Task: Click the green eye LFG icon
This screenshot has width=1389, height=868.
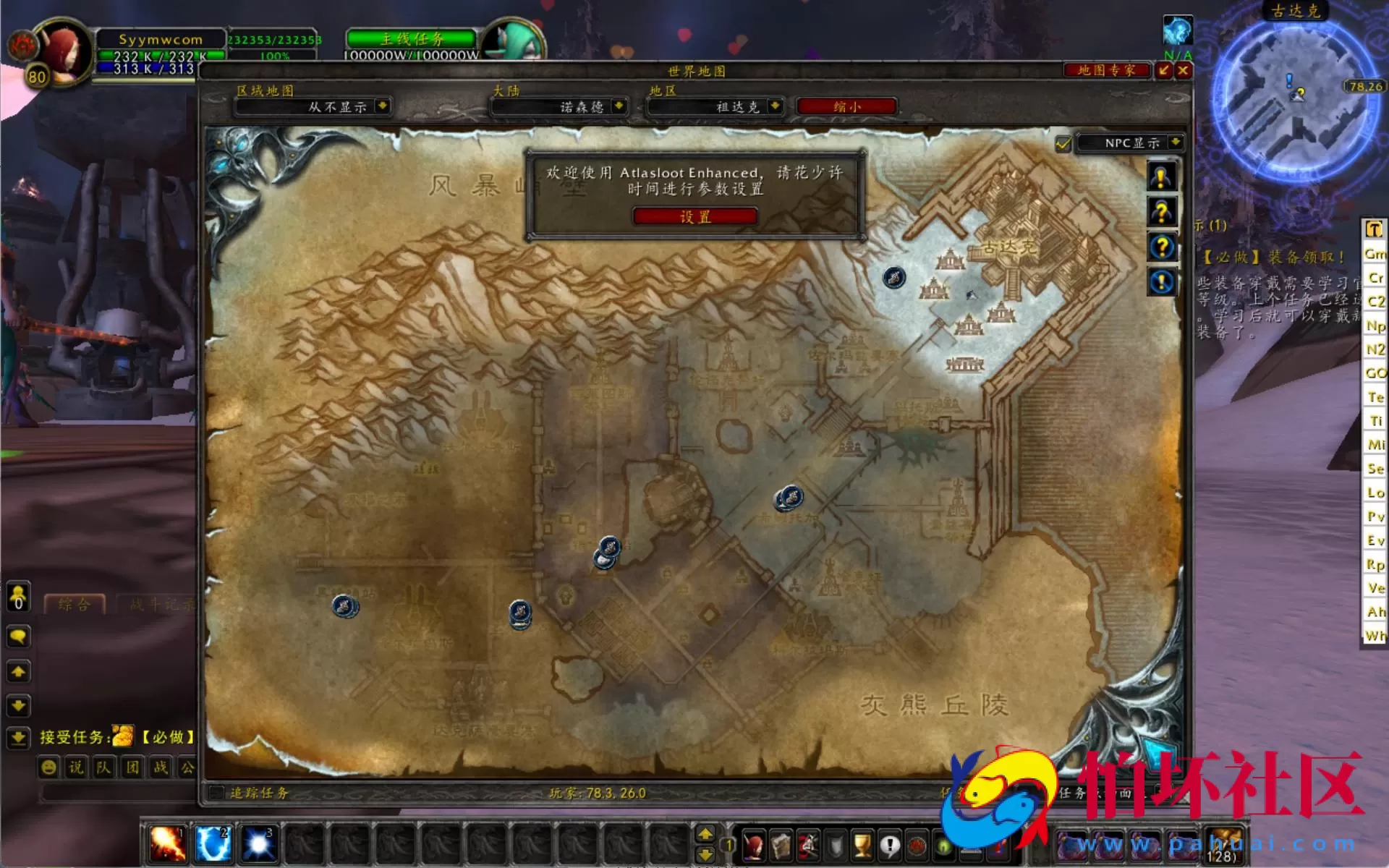Action: (943, 846)
